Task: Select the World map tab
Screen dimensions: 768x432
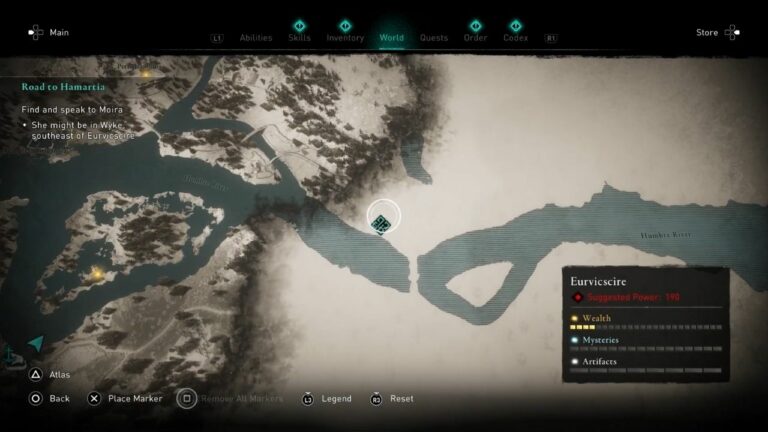Action: [x=391, y=38]
